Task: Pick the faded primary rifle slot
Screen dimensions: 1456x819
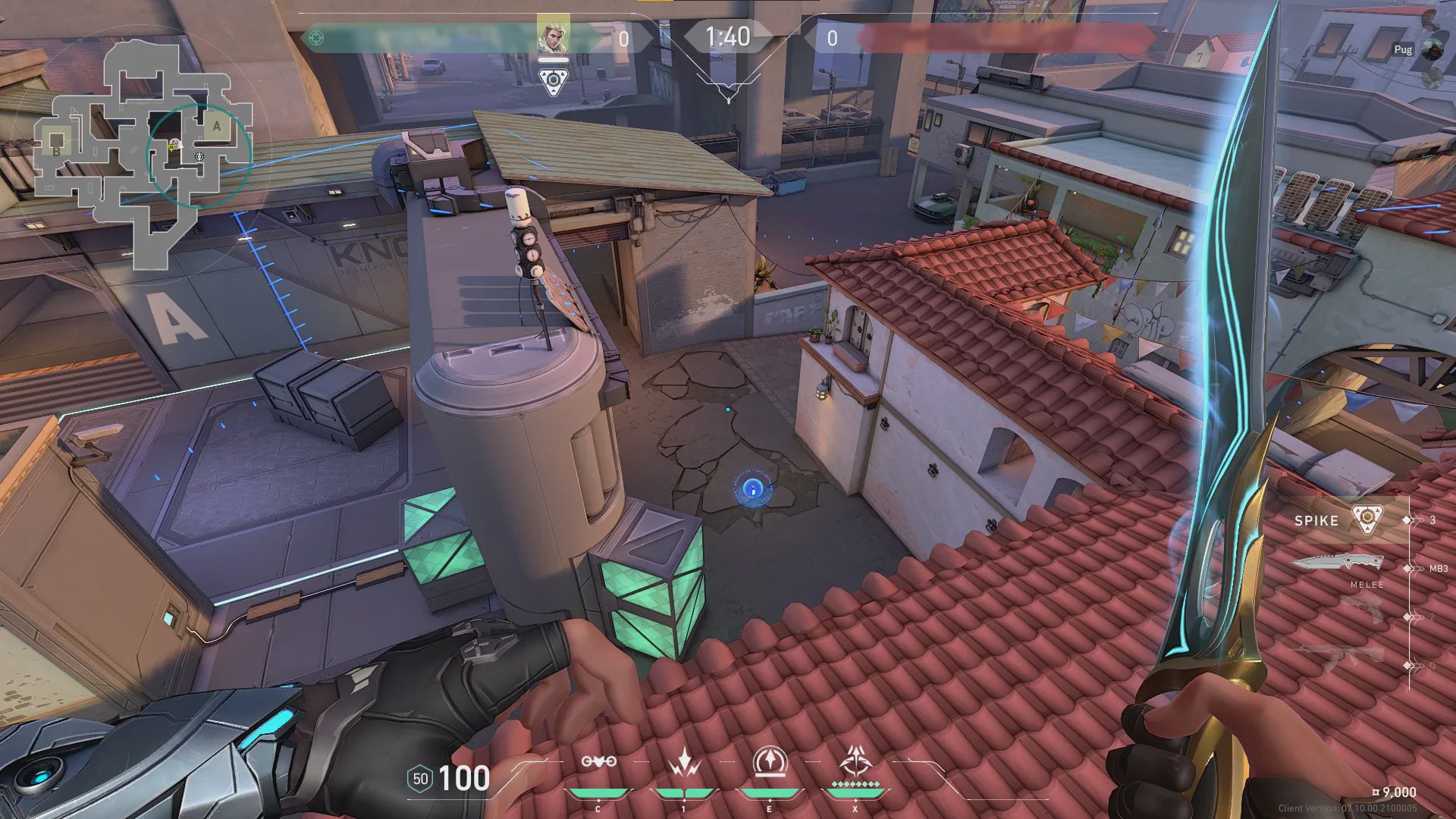Action: (1341, 656)
